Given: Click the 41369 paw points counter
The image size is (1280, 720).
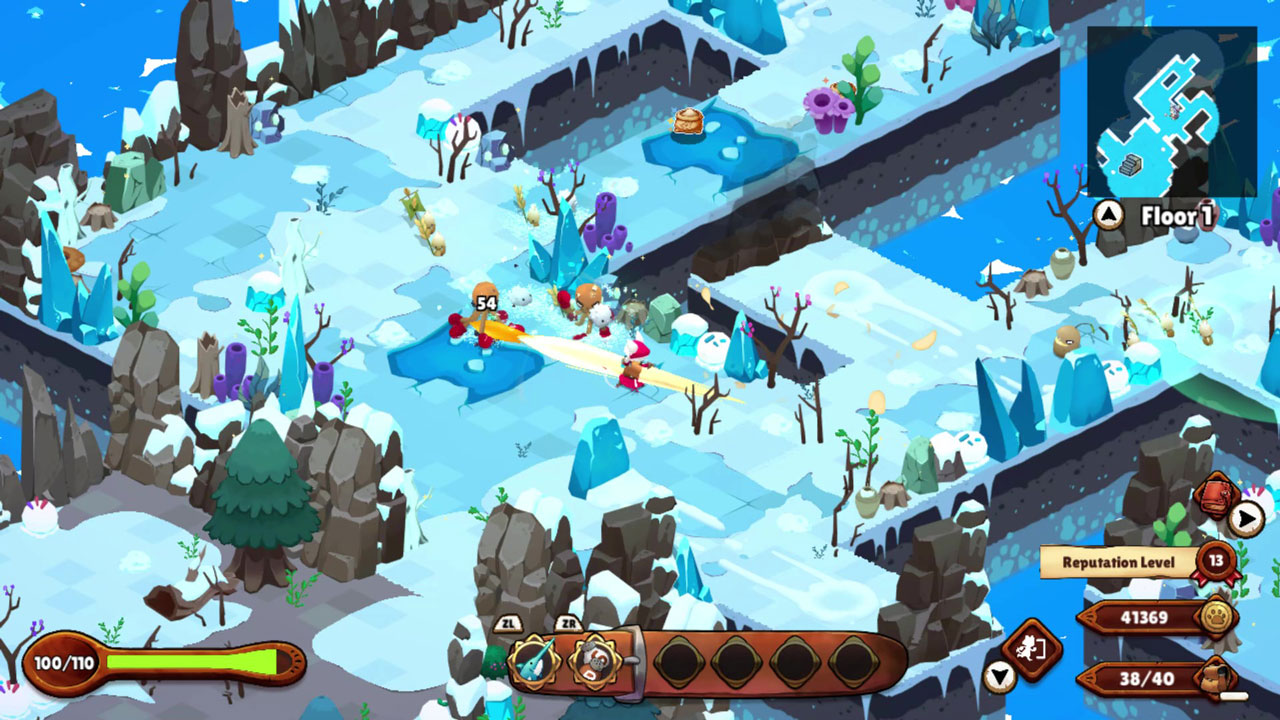Looking at the screenshot, I should [1143, 616].
